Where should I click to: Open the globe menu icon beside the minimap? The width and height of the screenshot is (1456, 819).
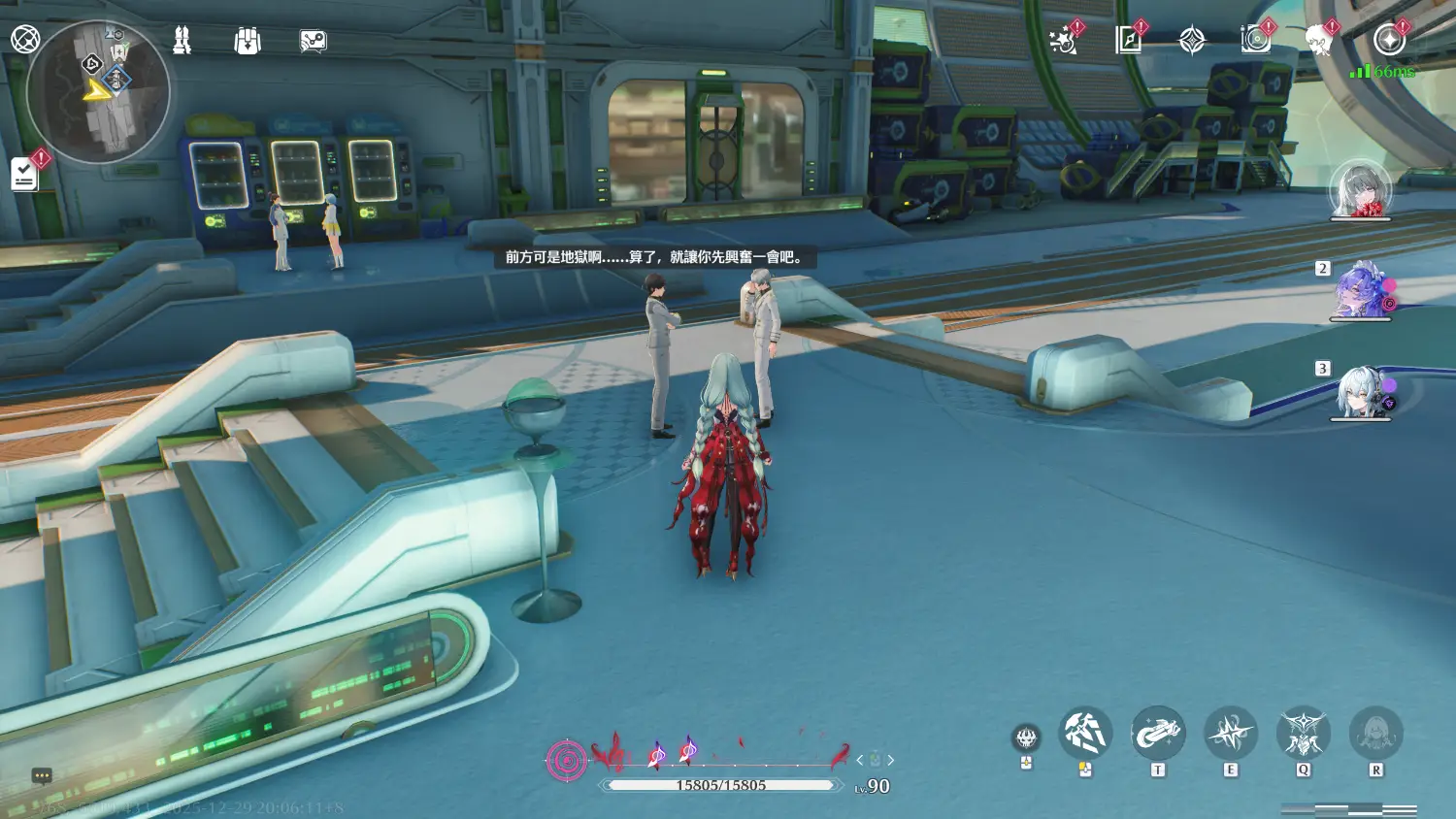coord(25,40)
